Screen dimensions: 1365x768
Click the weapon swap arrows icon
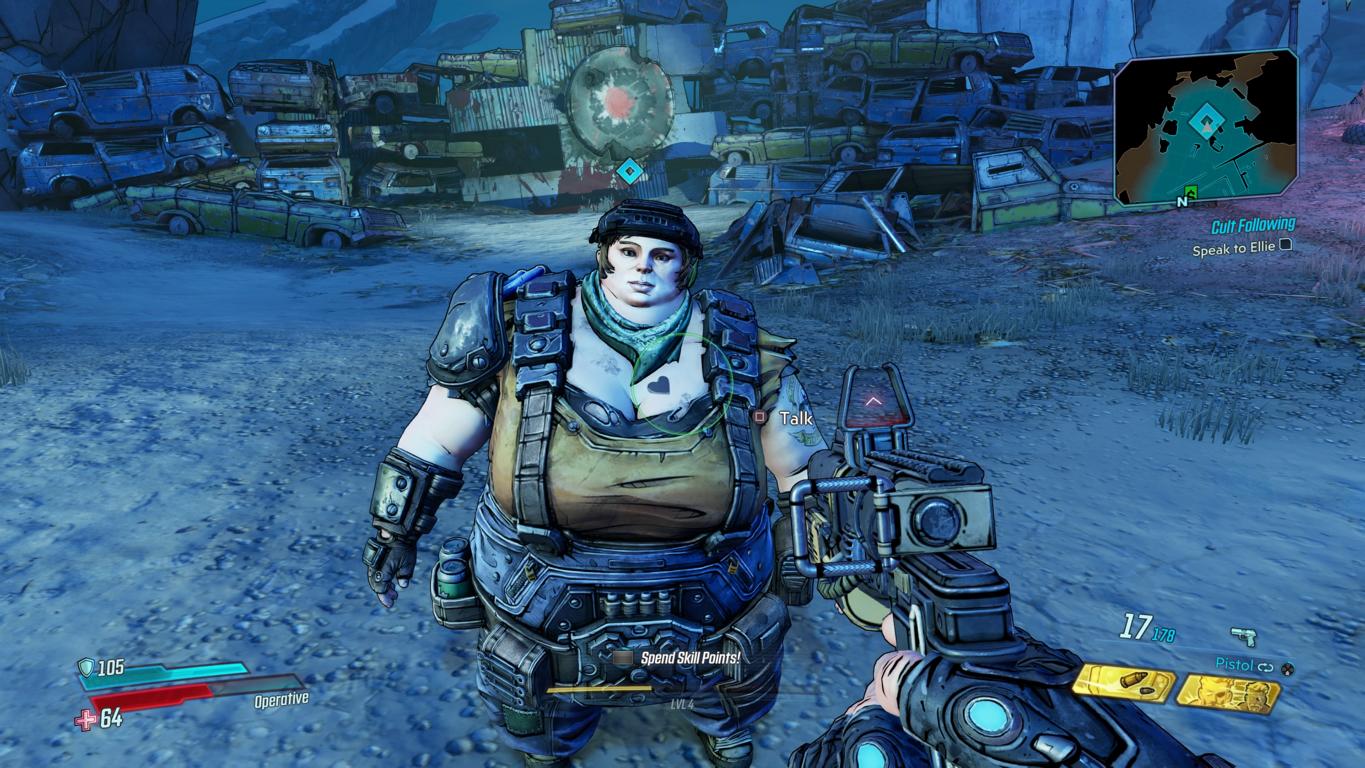(1266, 666)
